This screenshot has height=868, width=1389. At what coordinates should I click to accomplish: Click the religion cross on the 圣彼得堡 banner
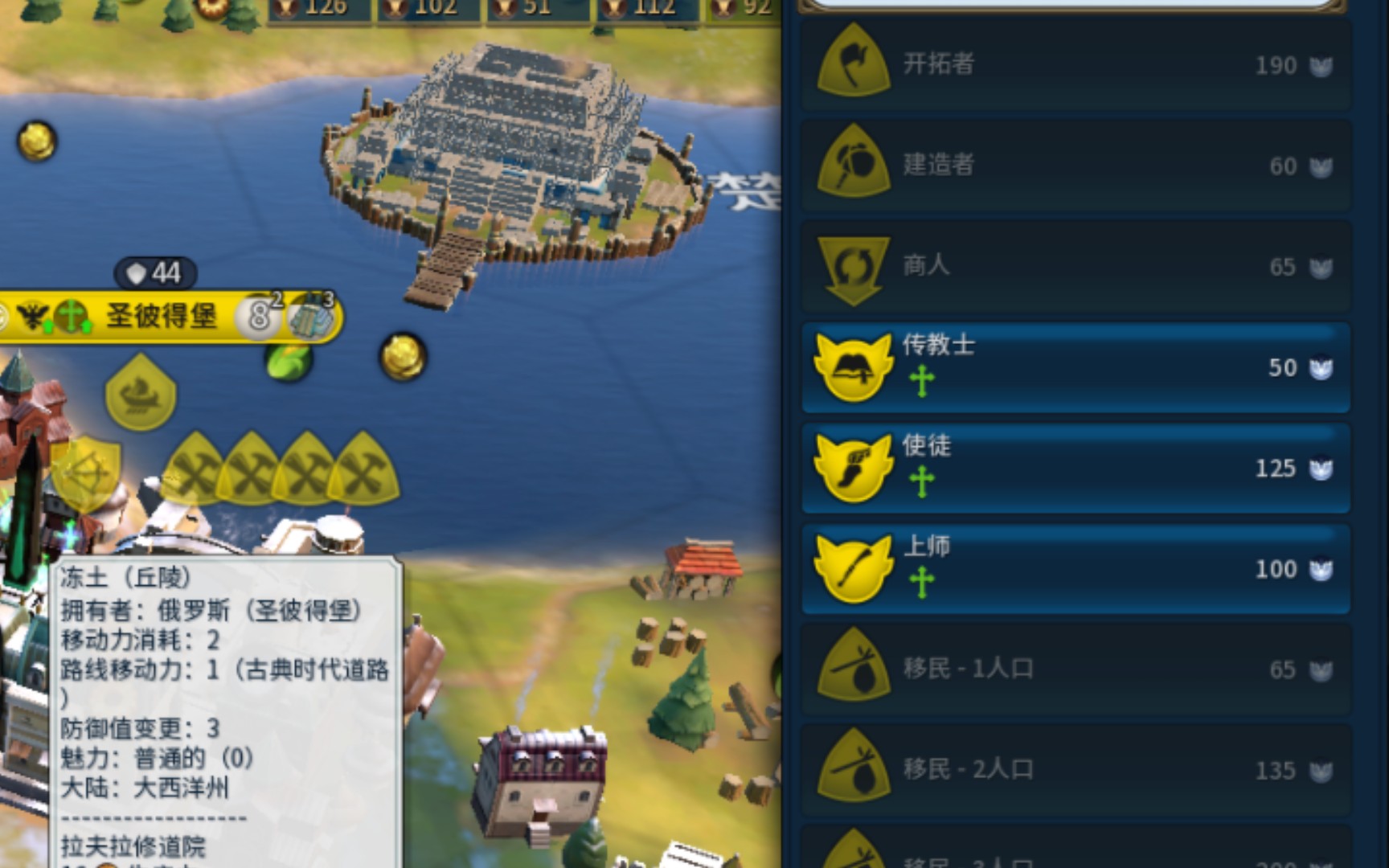coord(71,316)
